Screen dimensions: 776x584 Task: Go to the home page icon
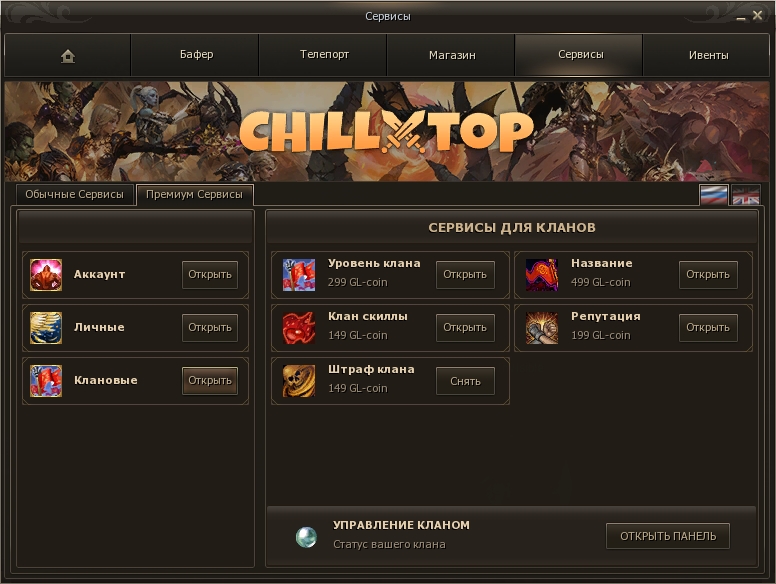(x=68, y=56)
